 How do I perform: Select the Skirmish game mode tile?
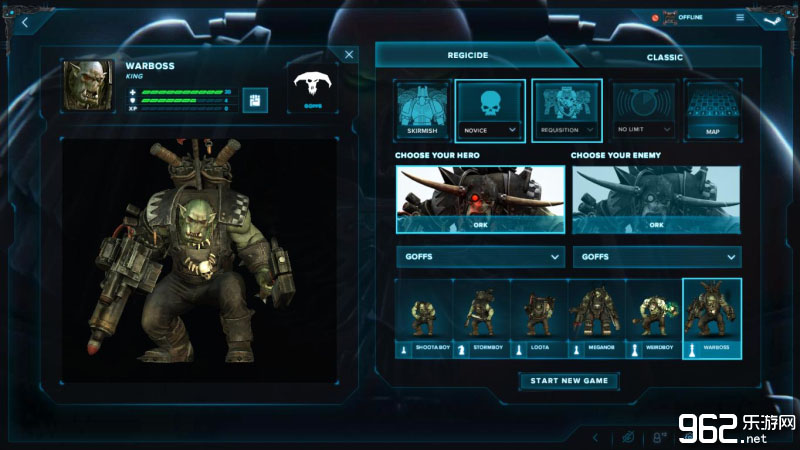tap(422, 109)
